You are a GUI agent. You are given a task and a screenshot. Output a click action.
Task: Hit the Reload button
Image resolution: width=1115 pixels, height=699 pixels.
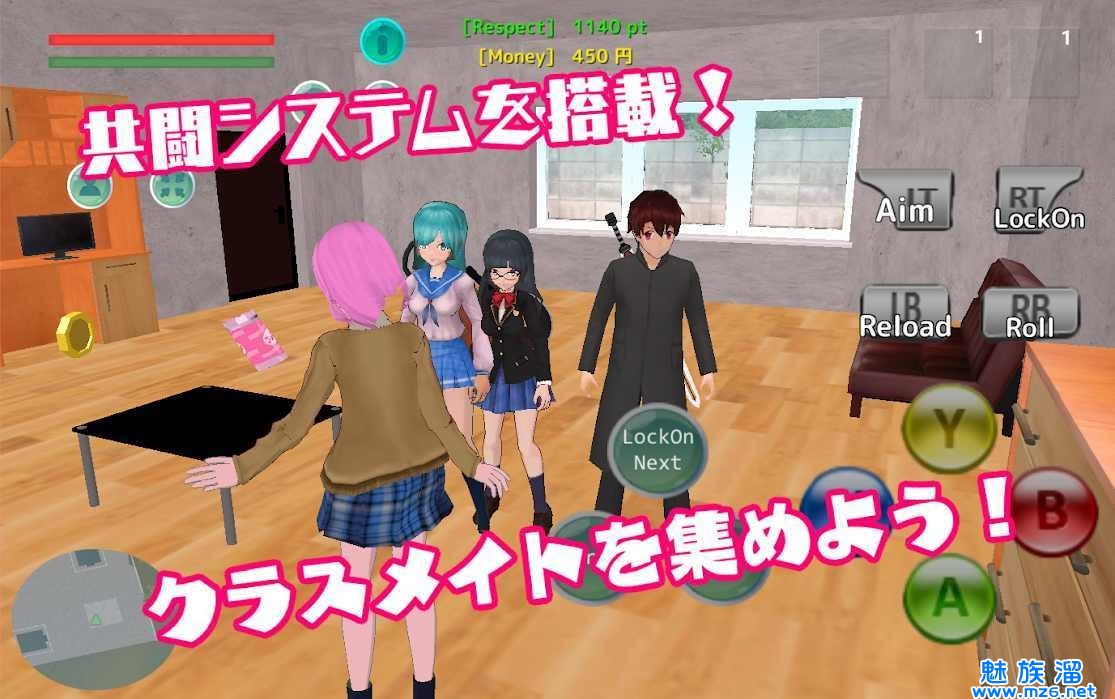(x=905, y=314)
